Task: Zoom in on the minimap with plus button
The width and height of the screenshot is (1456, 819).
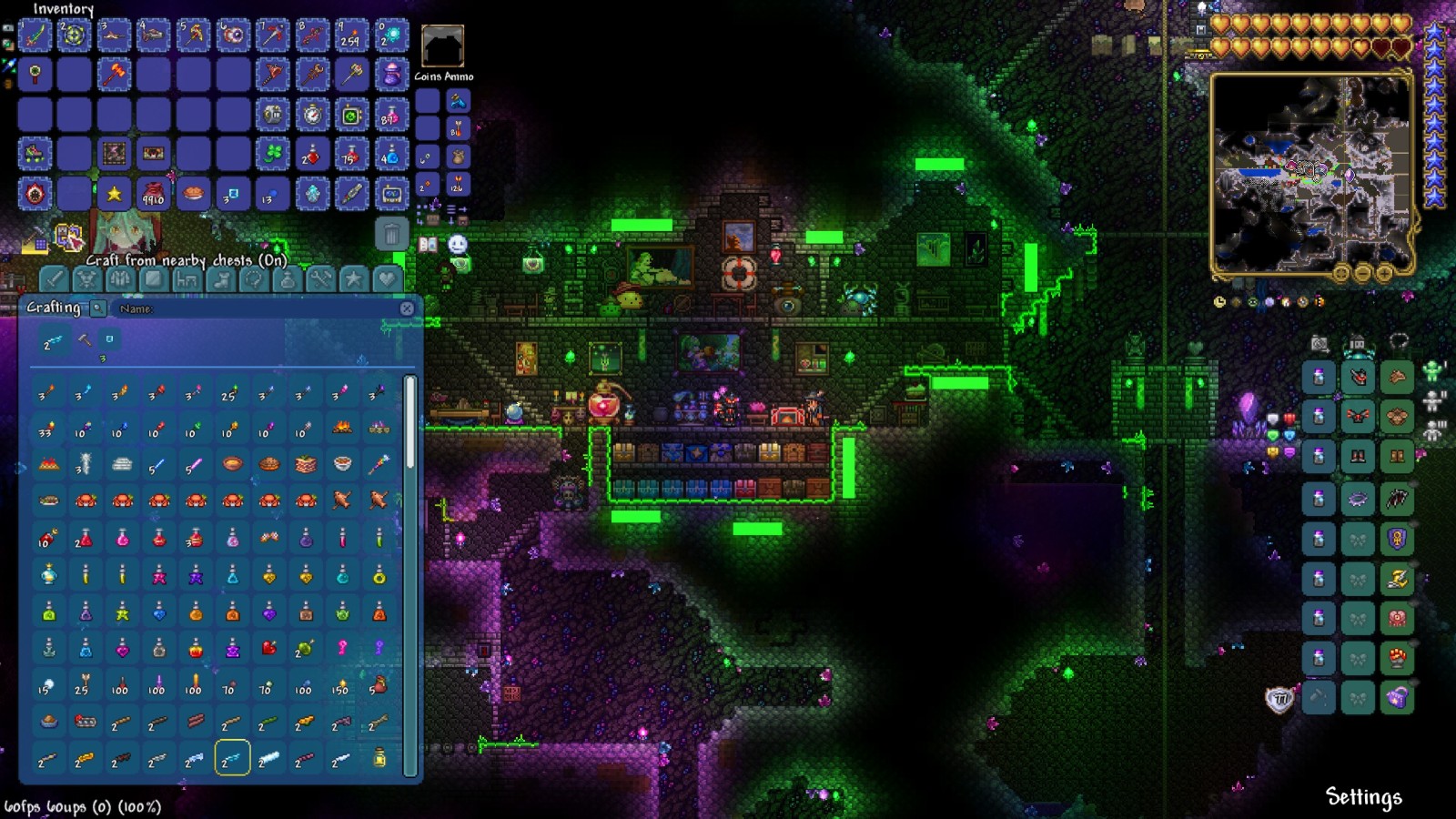Action: coord(1384,273)
